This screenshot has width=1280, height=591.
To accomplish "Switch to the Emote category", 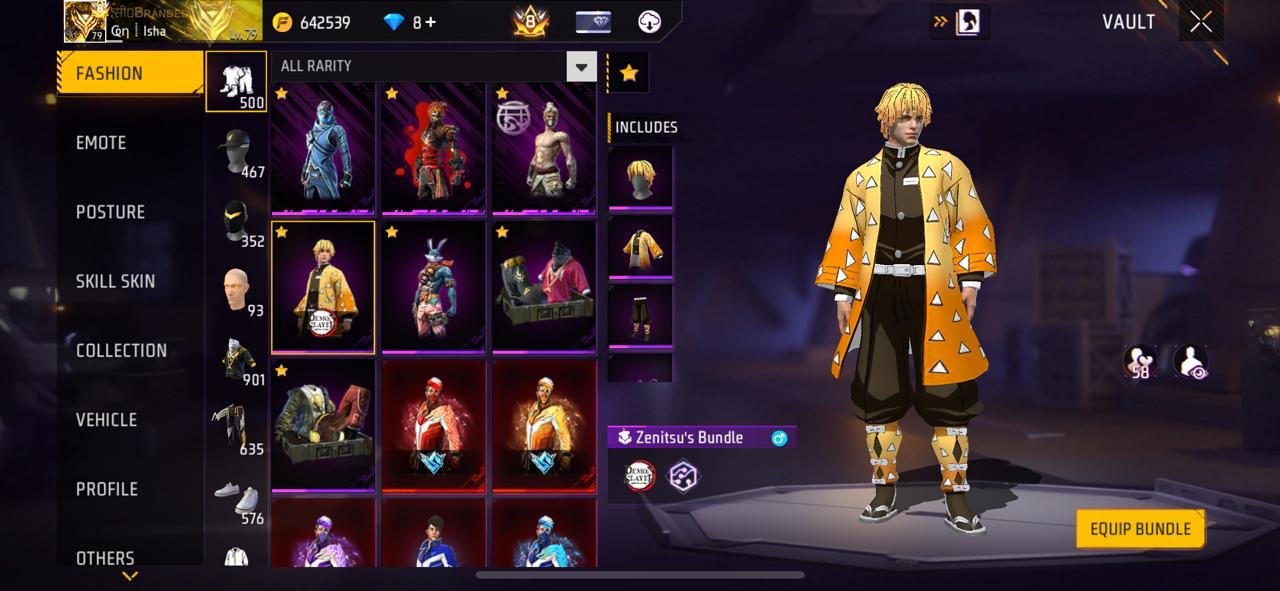I will coord(102,143).
